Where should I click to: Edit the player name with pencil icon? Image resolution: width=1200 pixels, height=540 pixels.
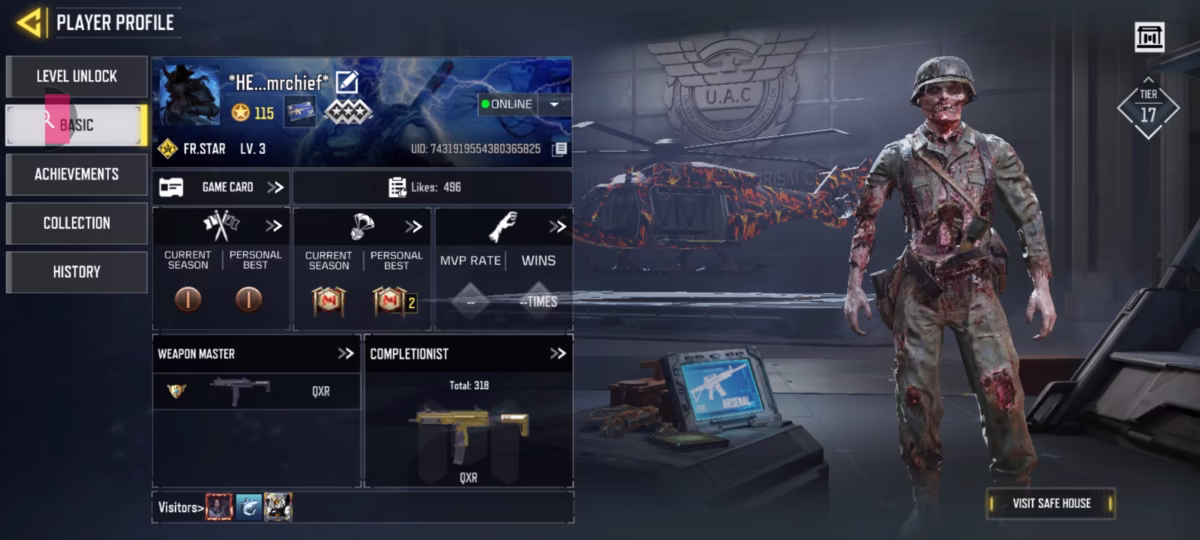coord(346,82)
